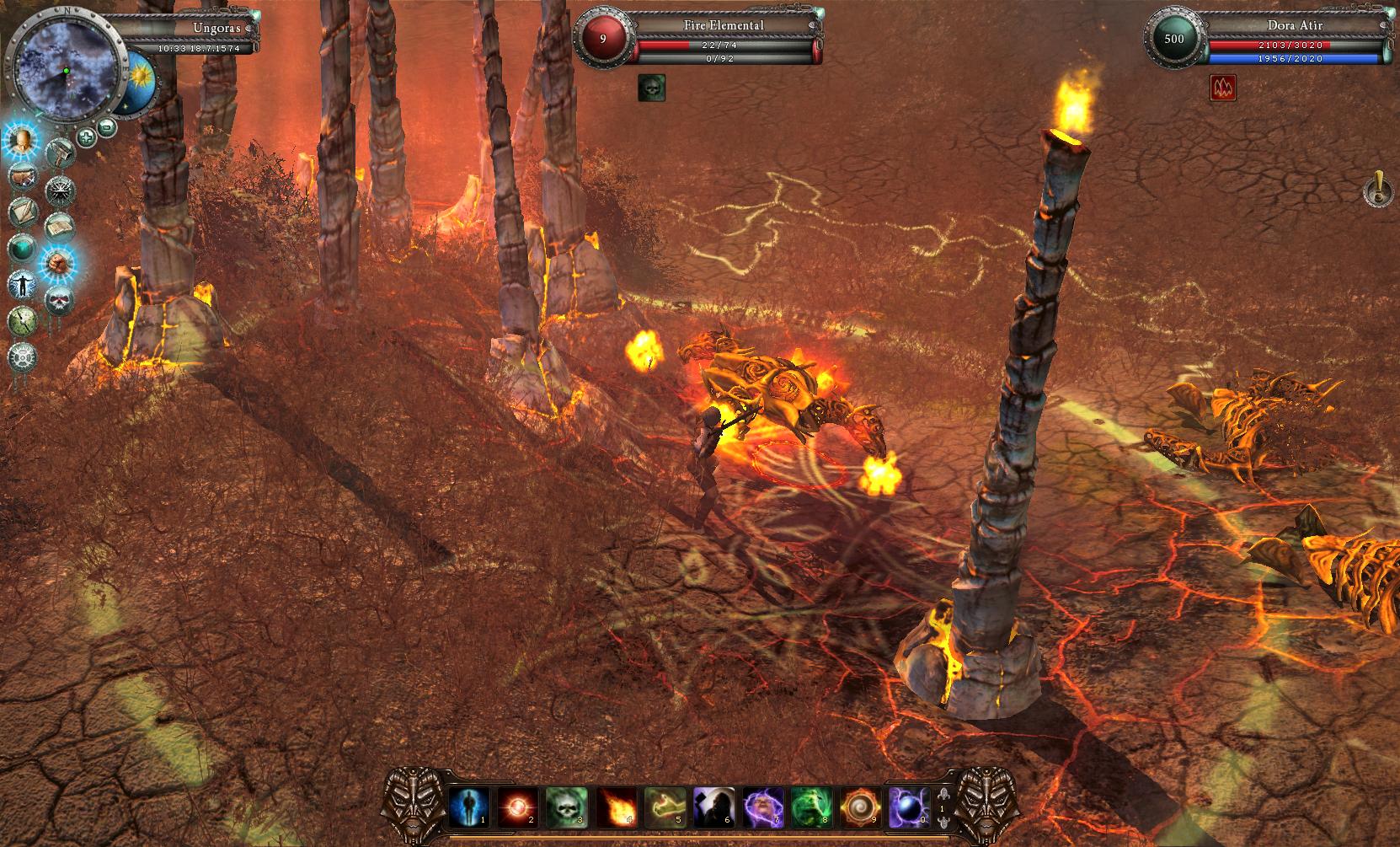This screenshot has width=1400, height=847.
Task: Open the gear settings icon
Action: (22, 357)
